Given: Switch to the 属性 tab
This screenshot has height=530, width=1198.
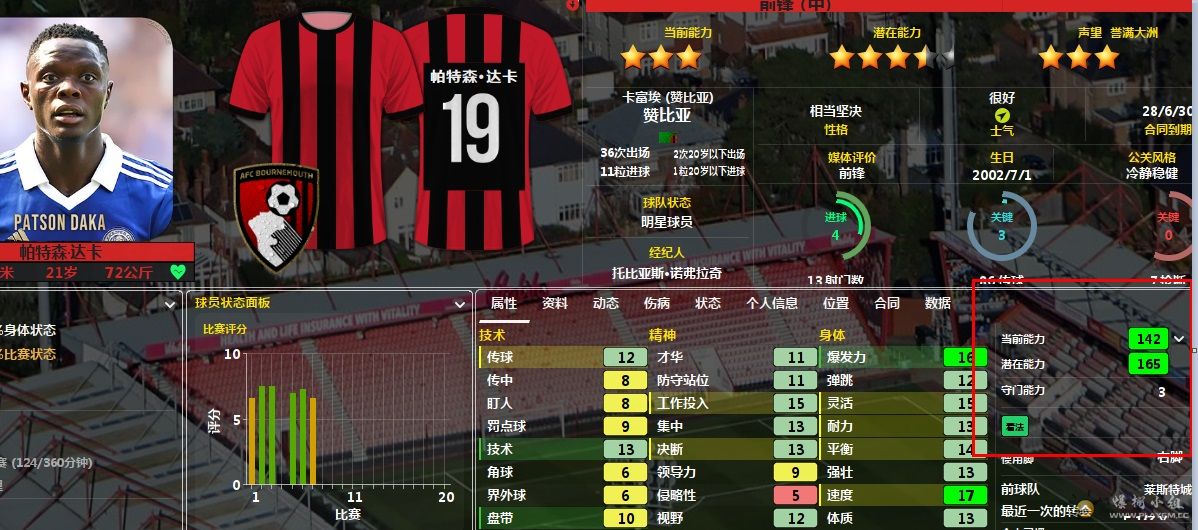Looking at the screenshot, I should (504, 304).
